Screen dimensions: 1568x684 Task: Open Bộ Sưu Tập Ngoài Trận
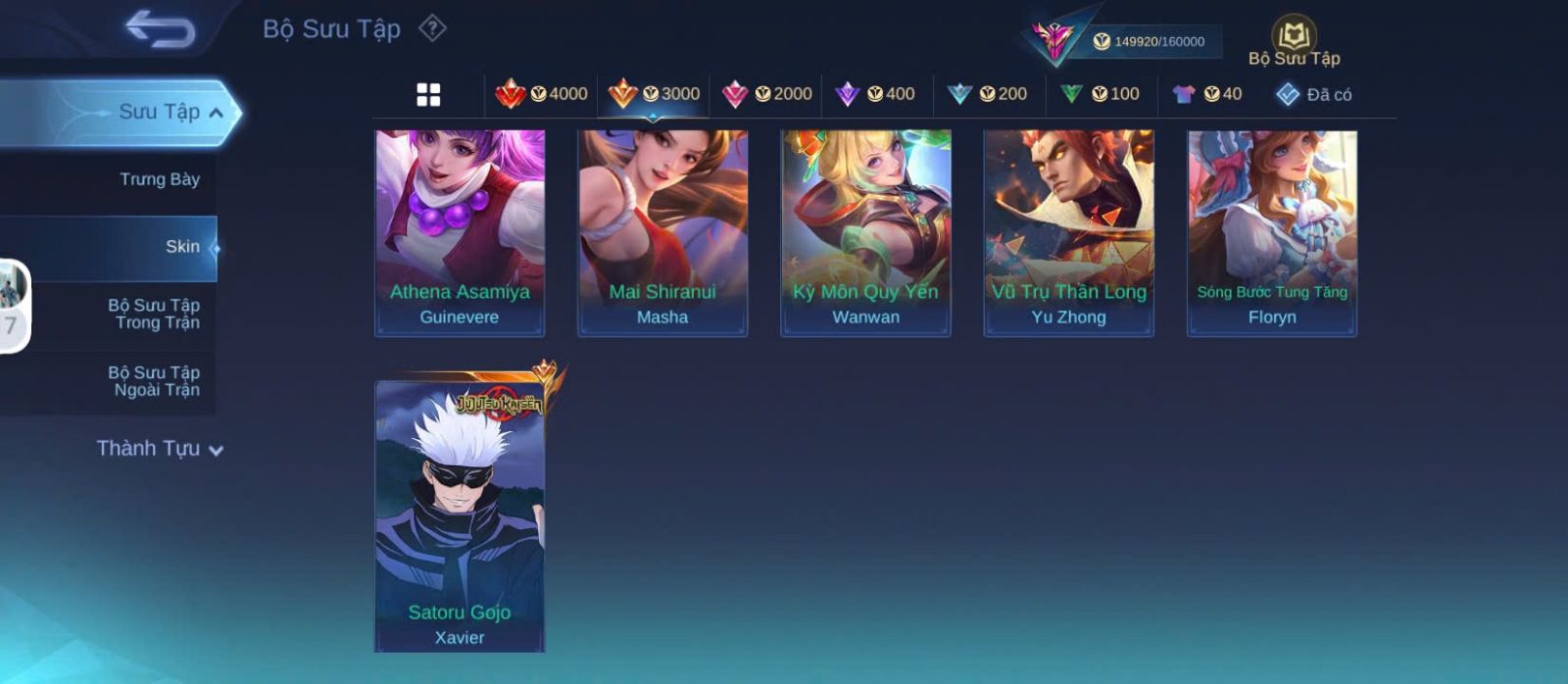tap(154, 381)
